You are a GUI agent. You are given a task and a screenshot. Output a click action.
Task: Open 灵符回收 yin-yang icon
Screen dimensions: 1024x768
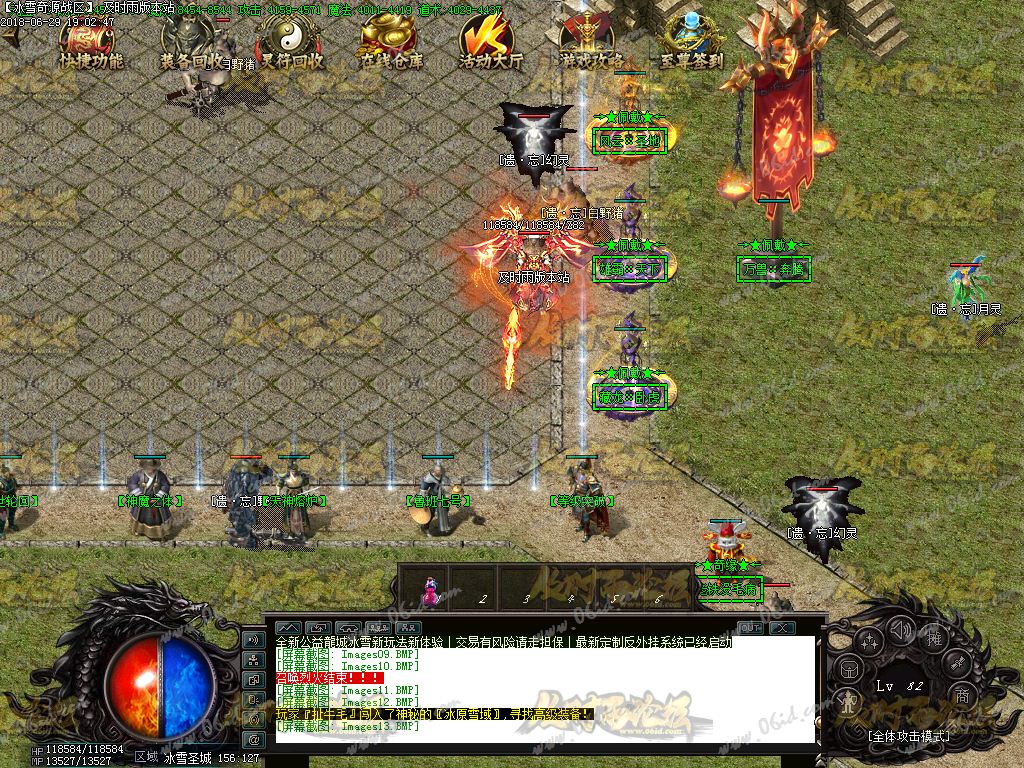tap(289, 44)
